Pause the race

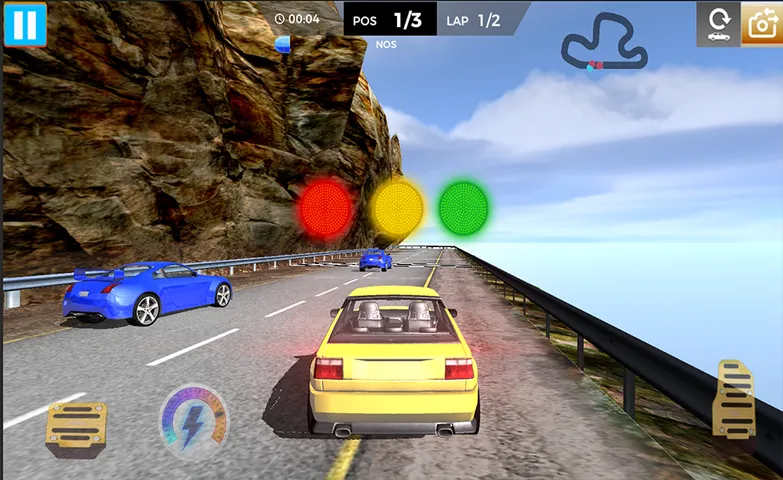pos(25,24)
